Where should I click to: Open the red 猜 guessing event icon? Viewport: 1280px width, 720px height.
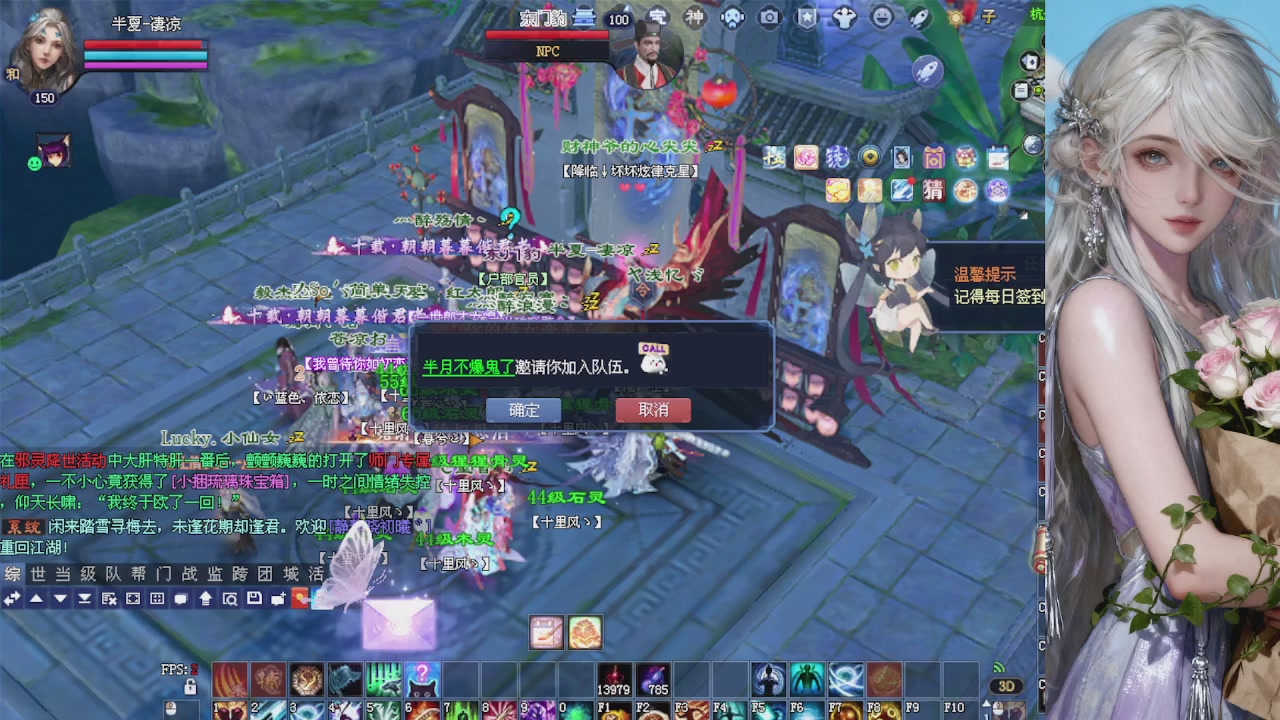[933, 190]
